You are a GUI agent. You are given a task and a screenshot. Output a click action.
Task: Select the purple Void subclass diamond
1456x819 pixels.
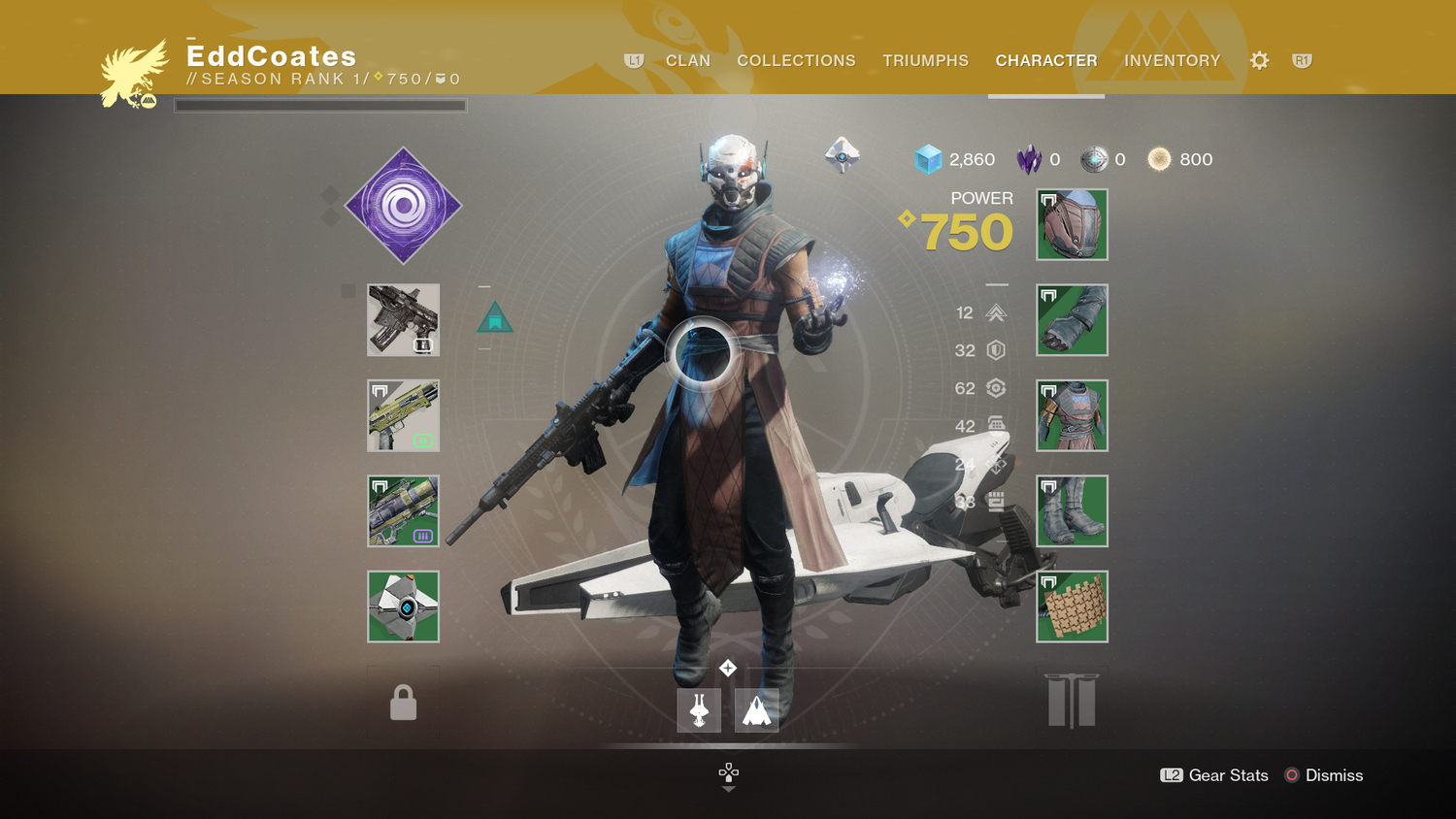(403, 206)
